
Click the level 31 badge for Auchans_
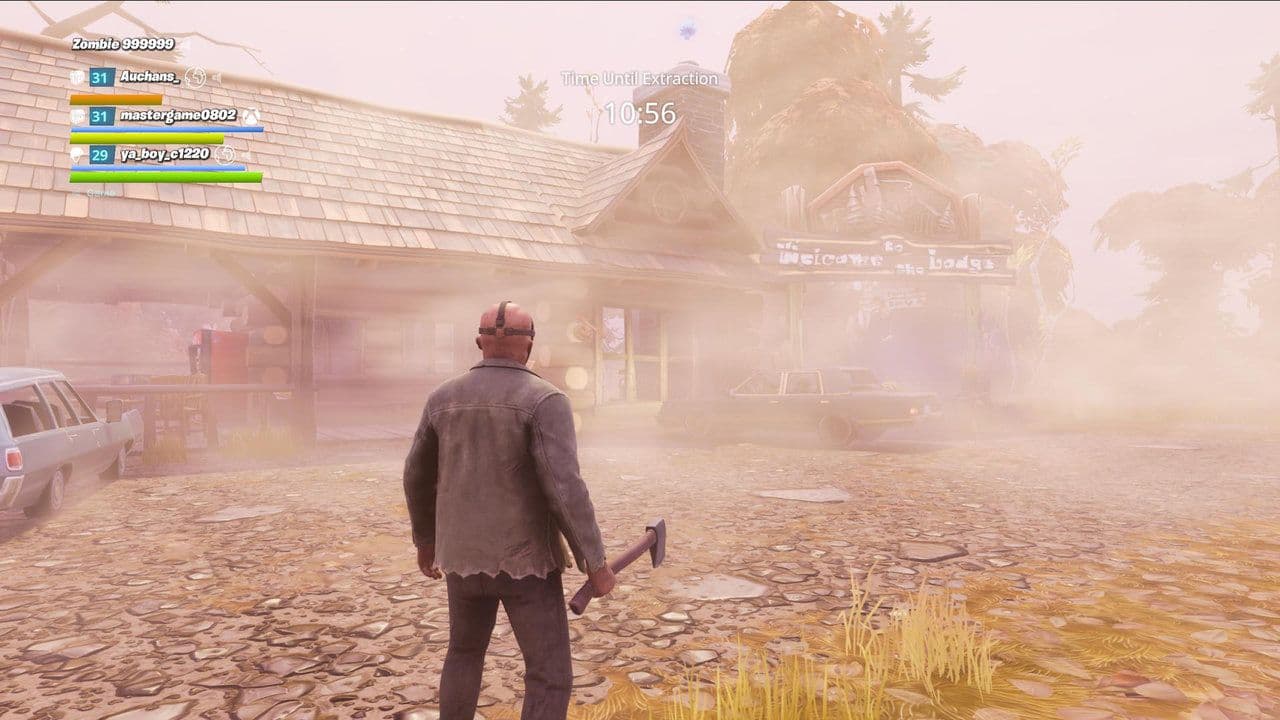pos(101,78)
